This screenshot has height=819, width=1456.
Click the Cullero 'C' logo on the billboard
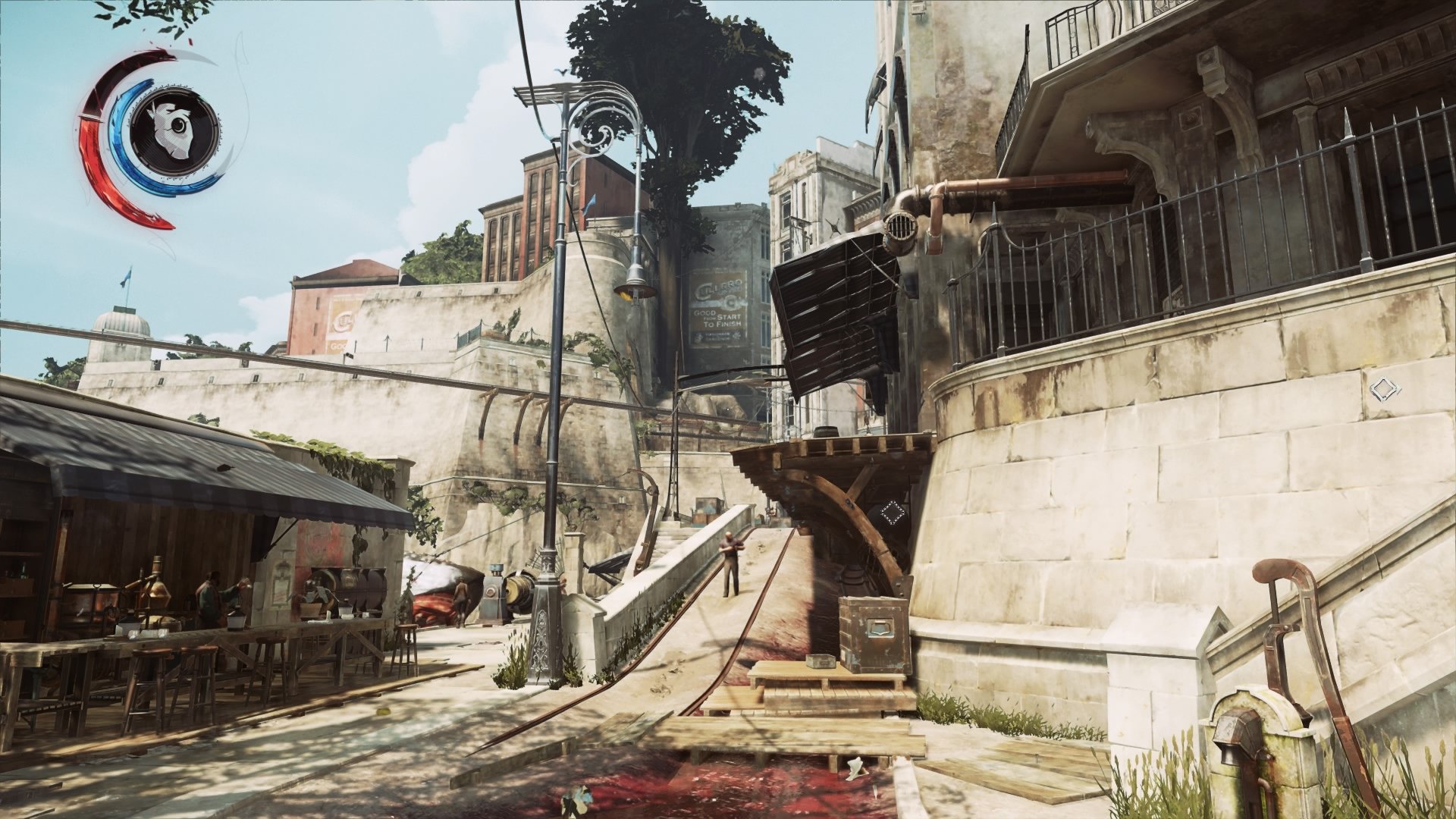click(x=730, y=303)
